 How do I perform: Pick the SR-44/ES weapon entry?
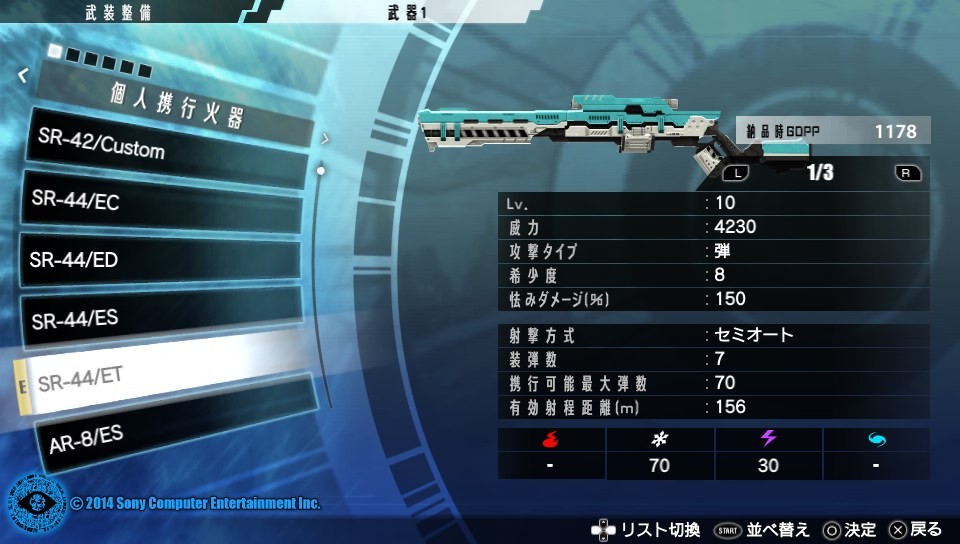tap(160, 318)
